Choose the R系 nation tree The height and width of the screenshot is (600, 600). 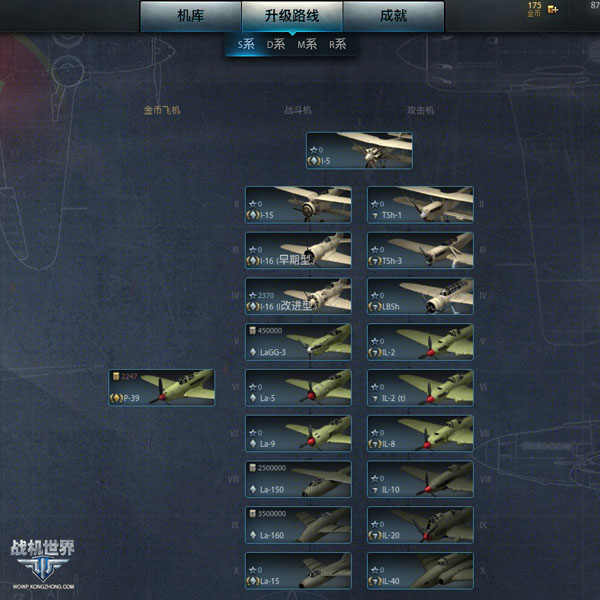pyautogui.click(x=337, y=45)
